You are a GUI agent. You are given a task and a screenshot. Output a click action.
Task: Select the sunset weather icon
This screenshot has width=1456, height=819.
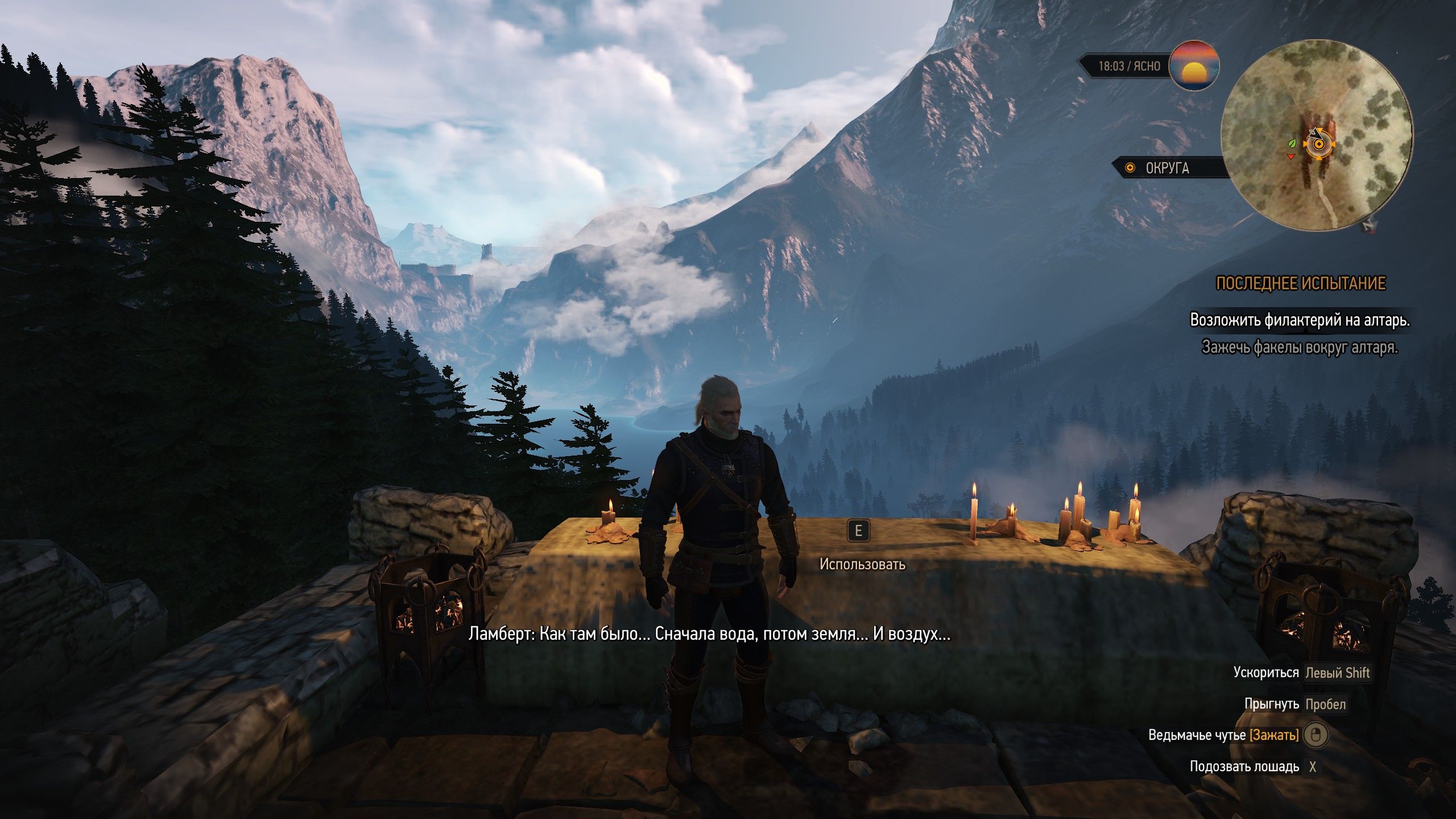point(1193,66)
